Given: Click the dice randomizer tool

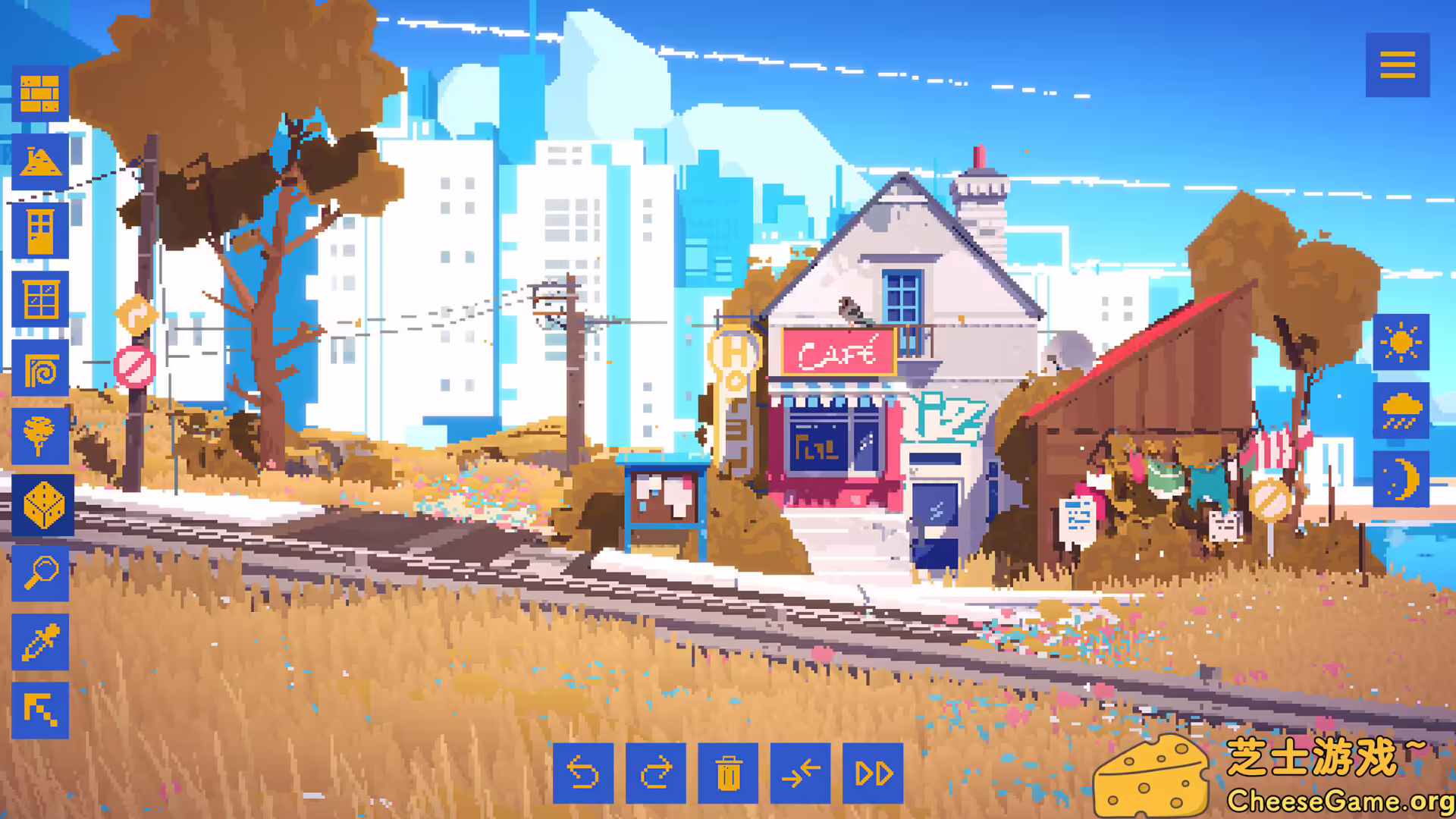Looking at the screenshot, I should pos(41,504).
